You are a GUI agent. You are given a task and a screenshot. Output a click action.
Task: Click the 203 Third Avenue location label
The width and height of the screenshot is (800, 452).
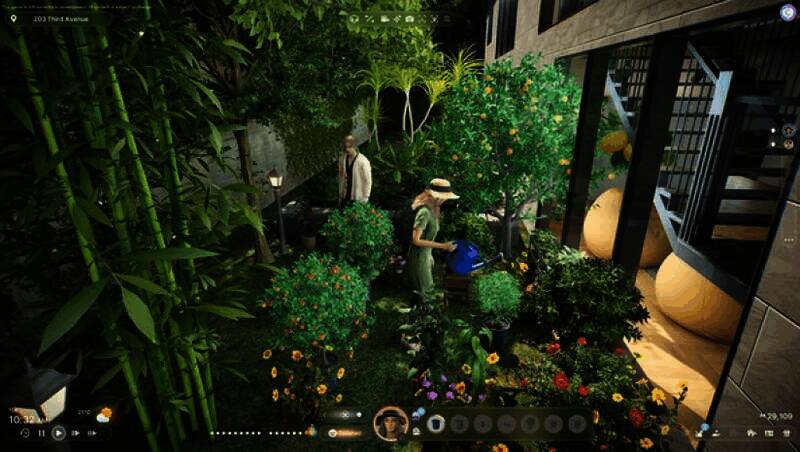(61, 18)
